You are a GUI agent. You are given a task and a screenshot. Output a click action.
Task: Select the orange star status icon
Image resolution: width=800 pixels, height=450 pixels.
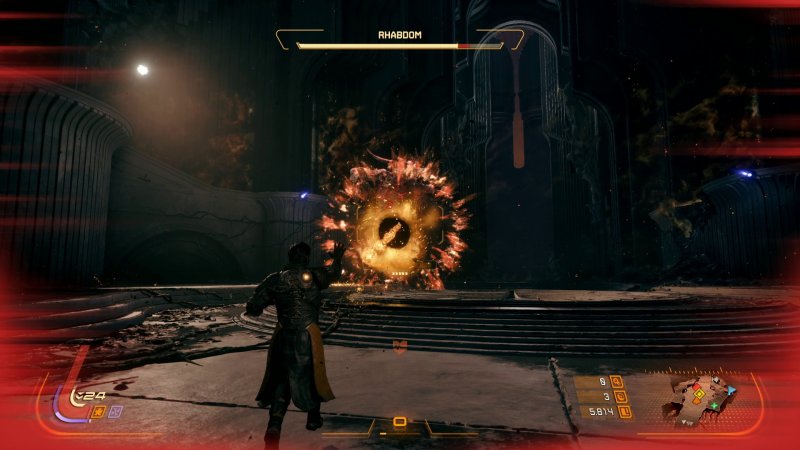(x=98, y=412)
